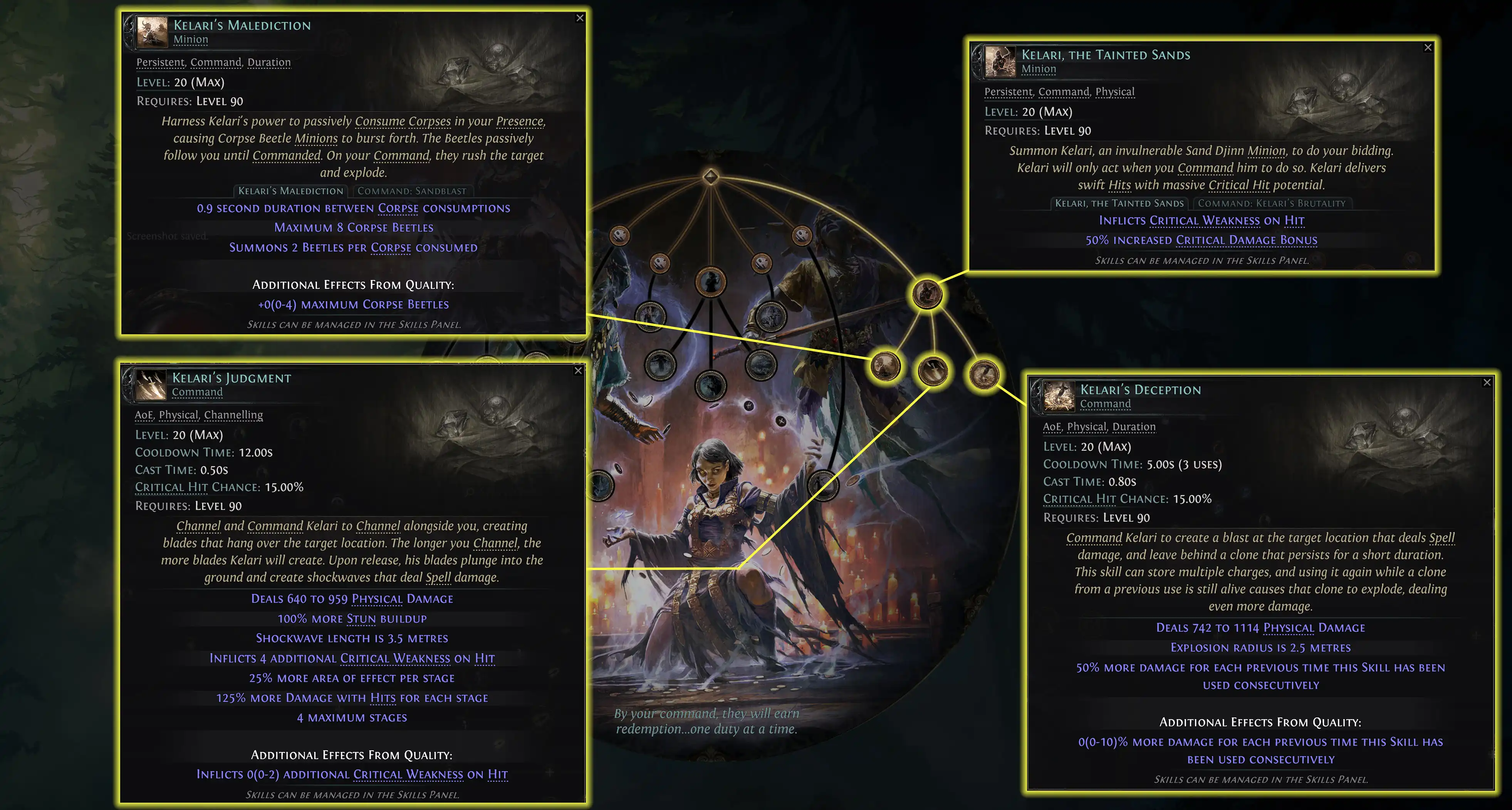Screen dimensions: 1512x810
Task: Click the diamond node atop the ascendancy tree
Action: tap(710, 176)
